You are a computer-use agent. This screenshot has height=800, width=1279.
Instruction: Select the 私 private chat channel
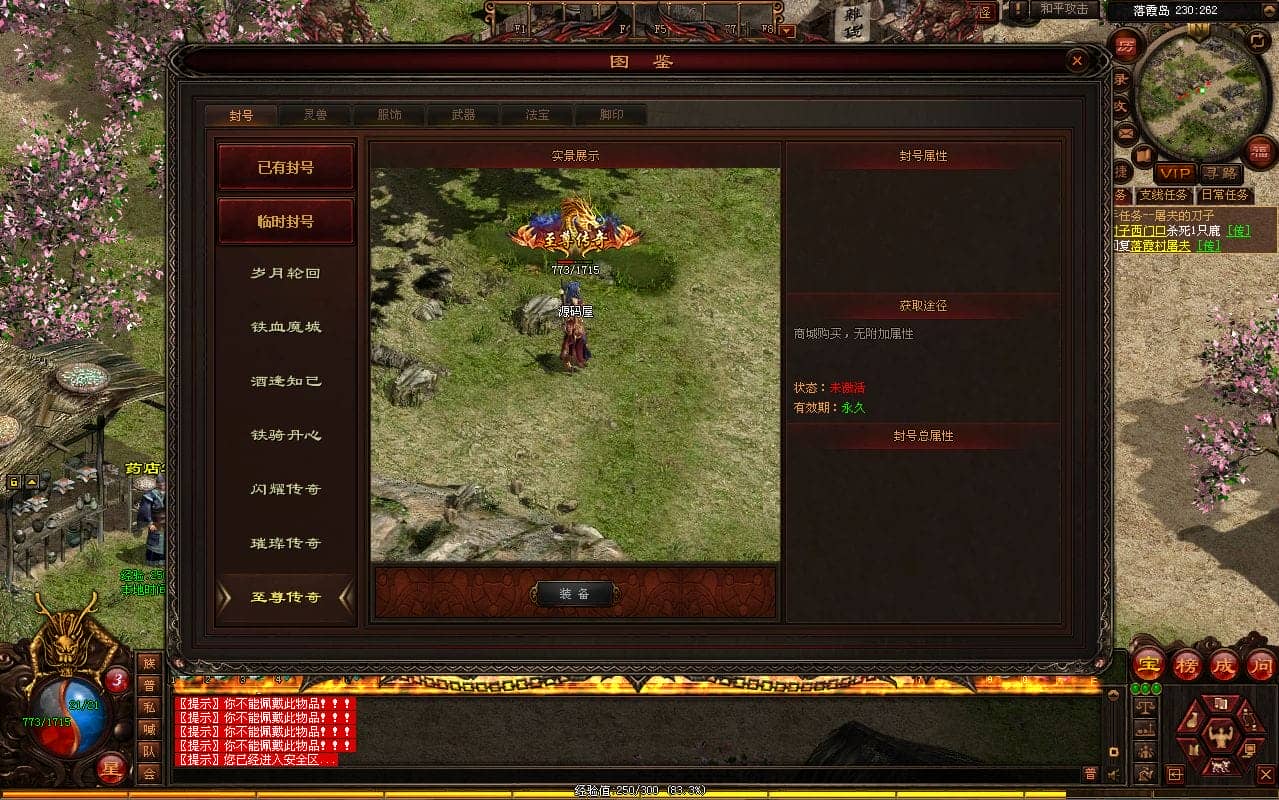point(148,707)
